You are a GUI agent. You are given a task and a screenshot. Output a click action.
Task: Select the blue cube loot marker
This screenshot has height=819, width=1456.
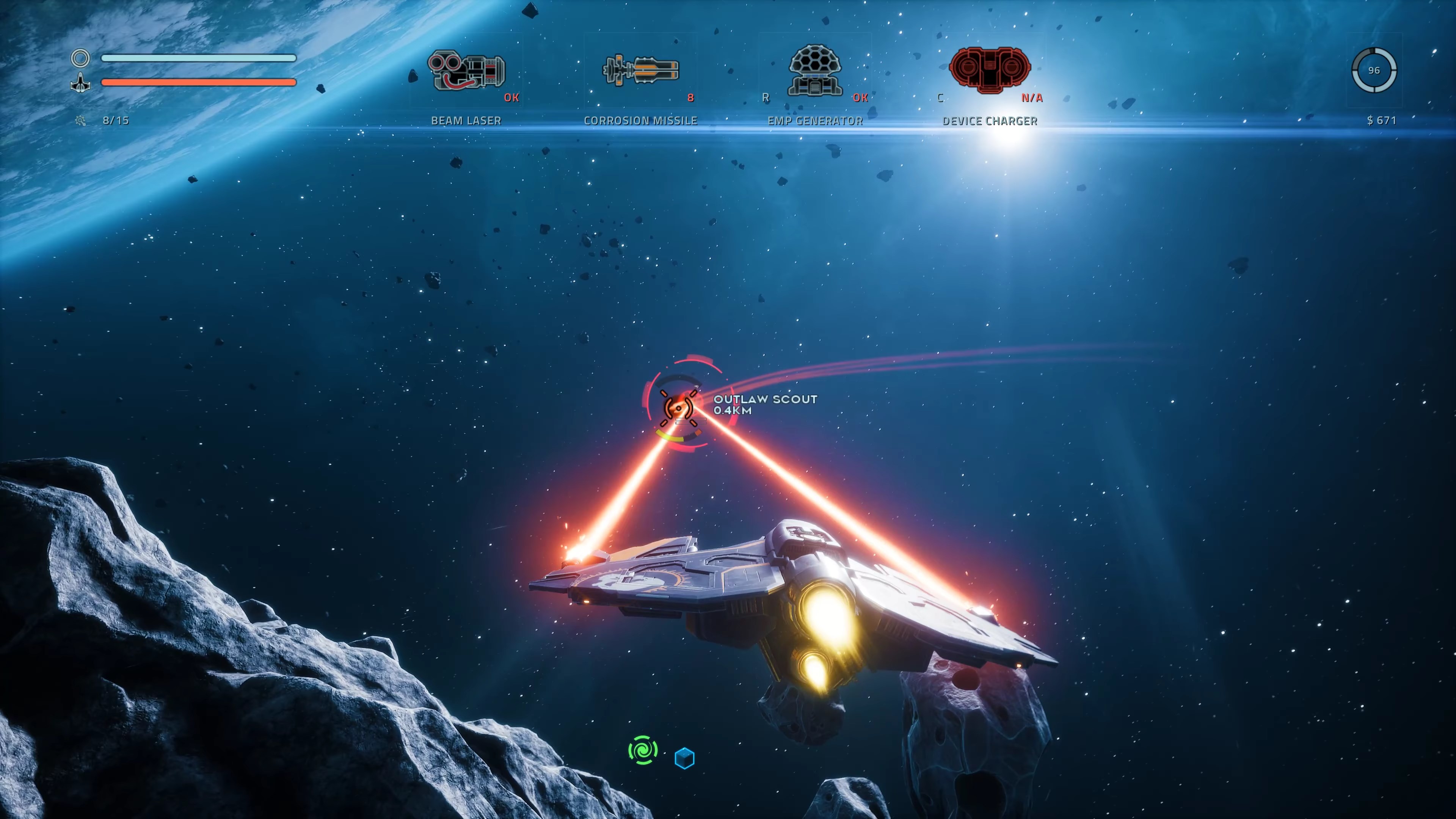coord(684,758)
